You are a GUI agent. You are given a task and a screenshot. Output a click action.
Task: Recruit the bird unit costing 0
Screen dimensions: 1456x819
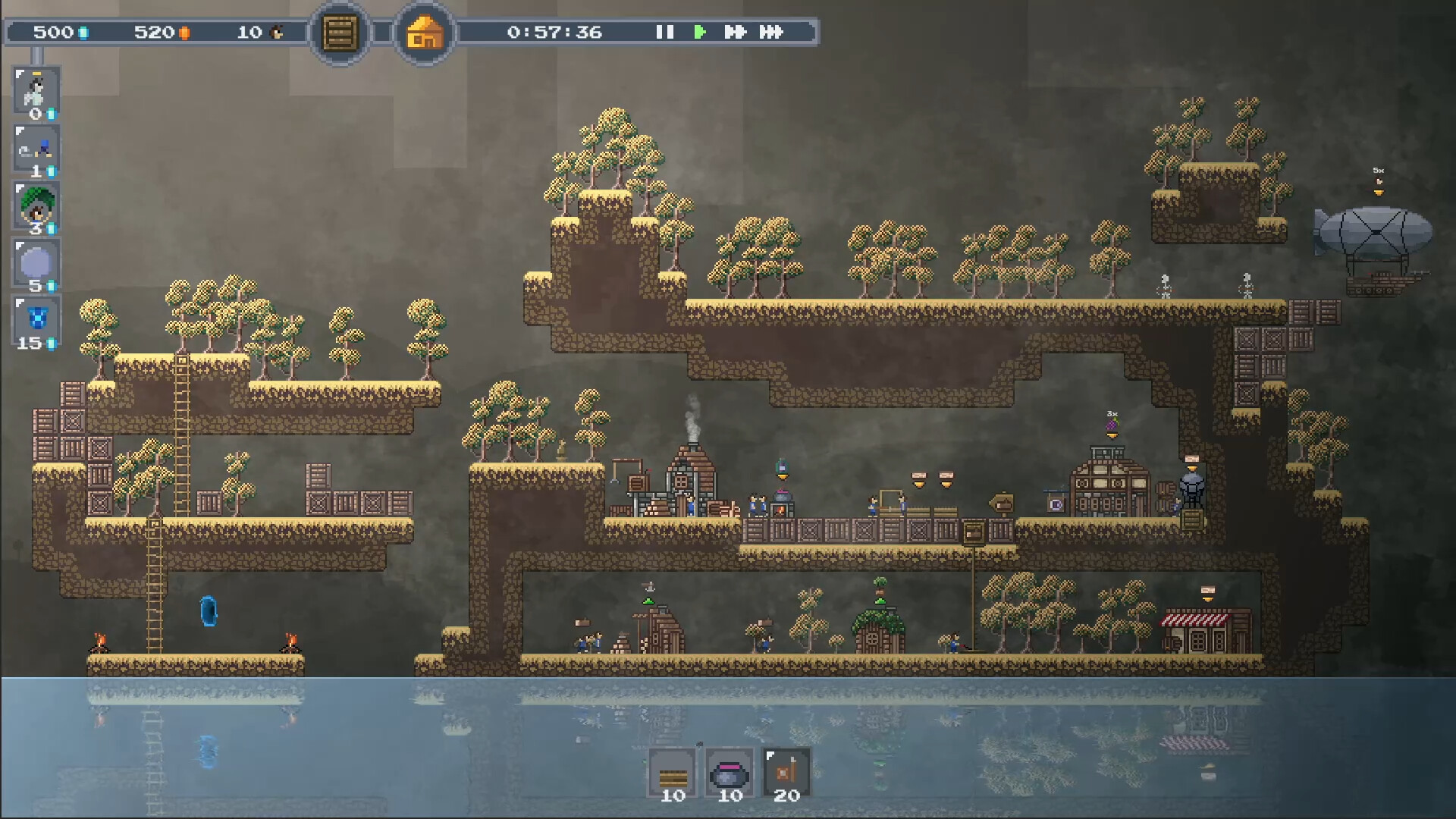(35, 91)
